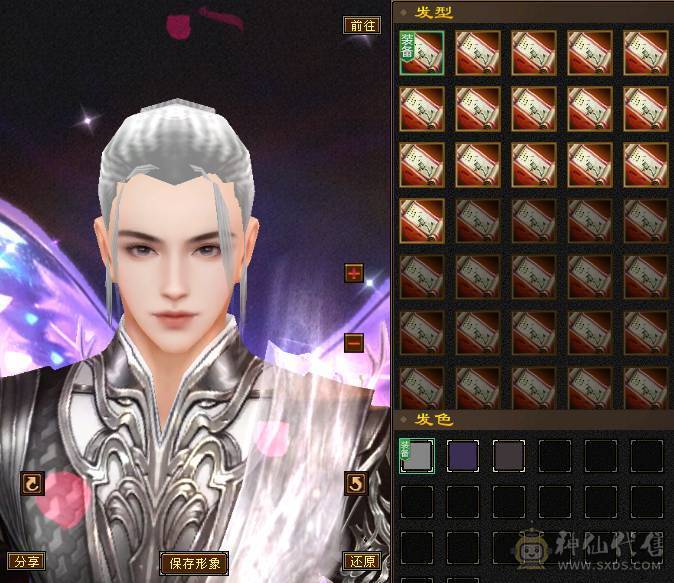Select the equipped hairstyle with green tag
Screen dimensions: 674x583
coord(422,53)
